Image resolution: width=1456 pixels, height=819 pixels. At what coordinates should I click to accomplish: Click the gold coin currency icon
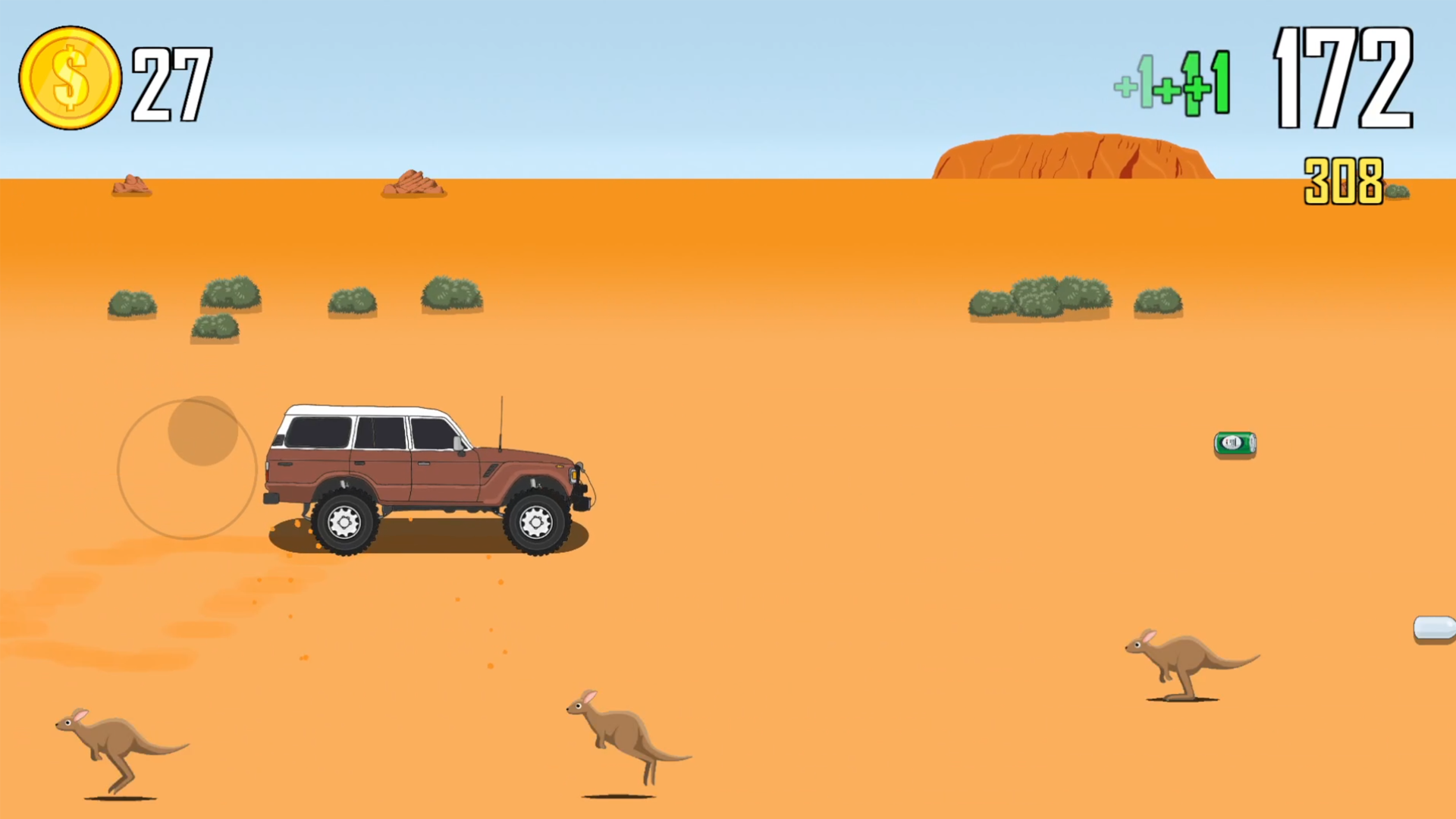(70, 76)
